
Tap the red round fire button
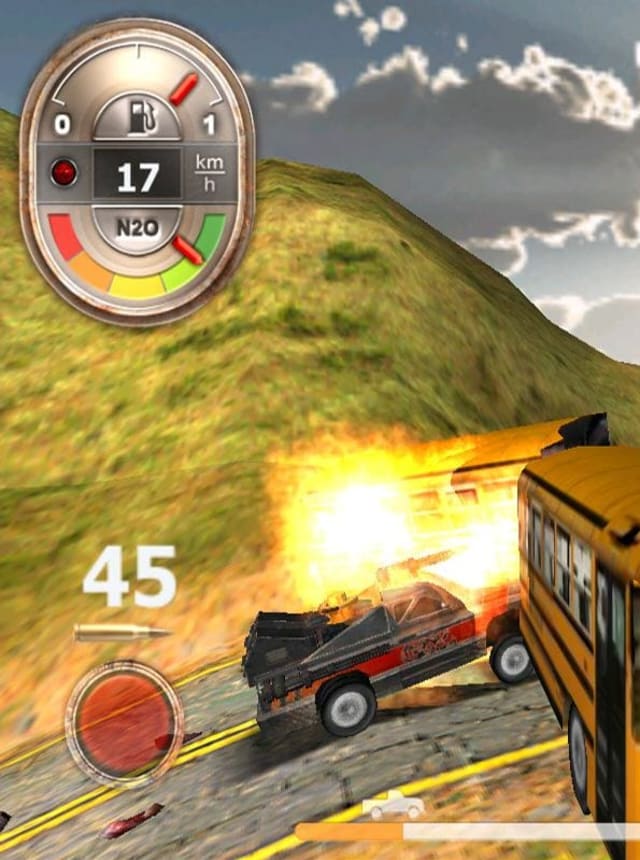[124, 719]
